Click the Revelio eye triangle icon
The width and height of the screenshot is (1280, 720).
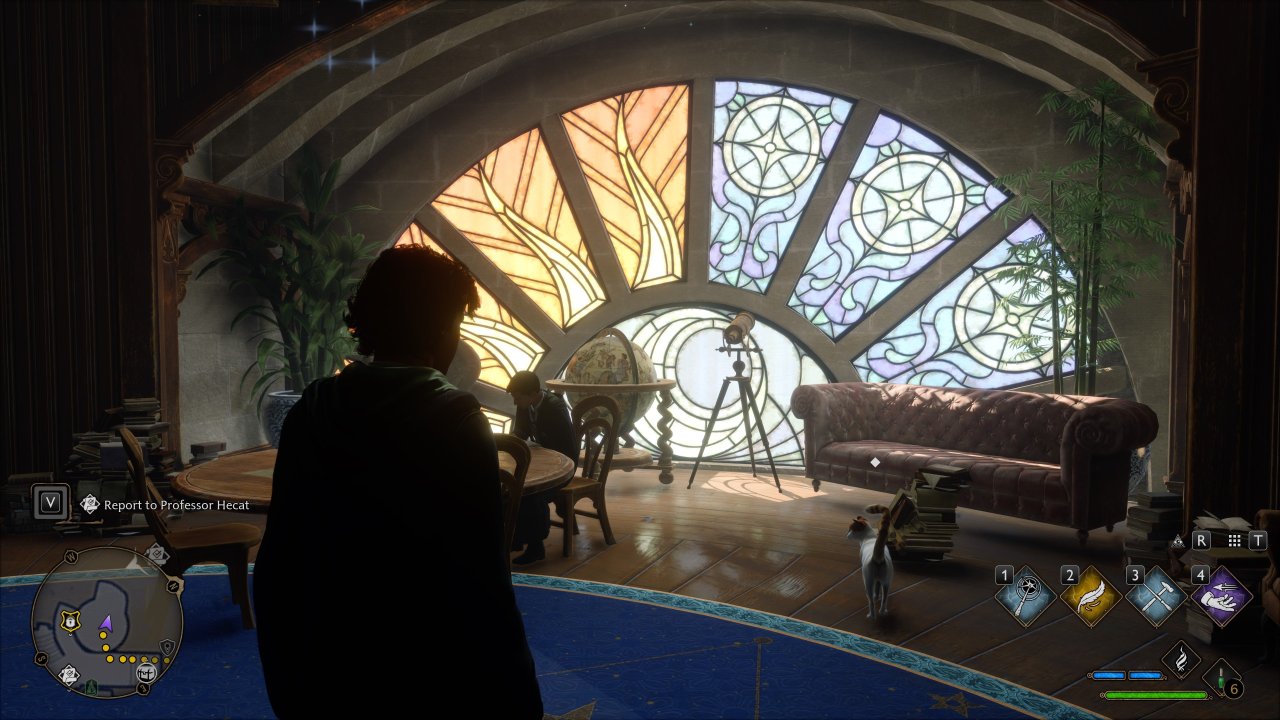(1178, 541)
